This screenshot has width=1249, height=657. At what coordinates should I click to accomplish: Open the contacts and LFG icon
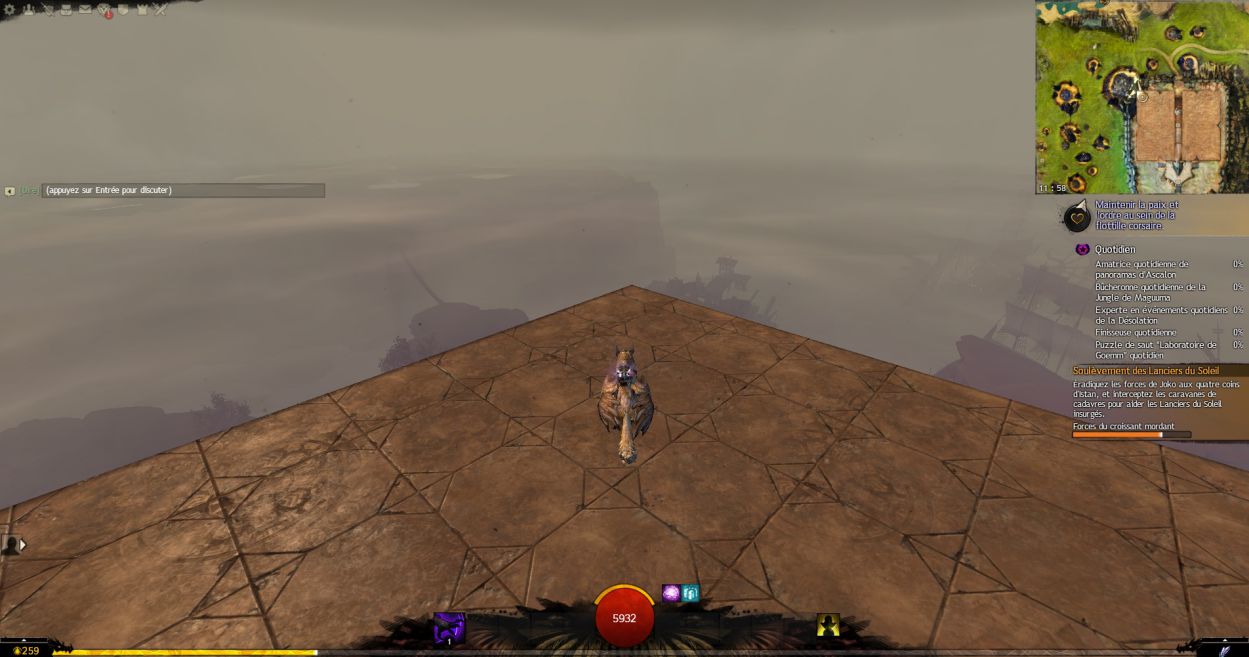point(28,10)
